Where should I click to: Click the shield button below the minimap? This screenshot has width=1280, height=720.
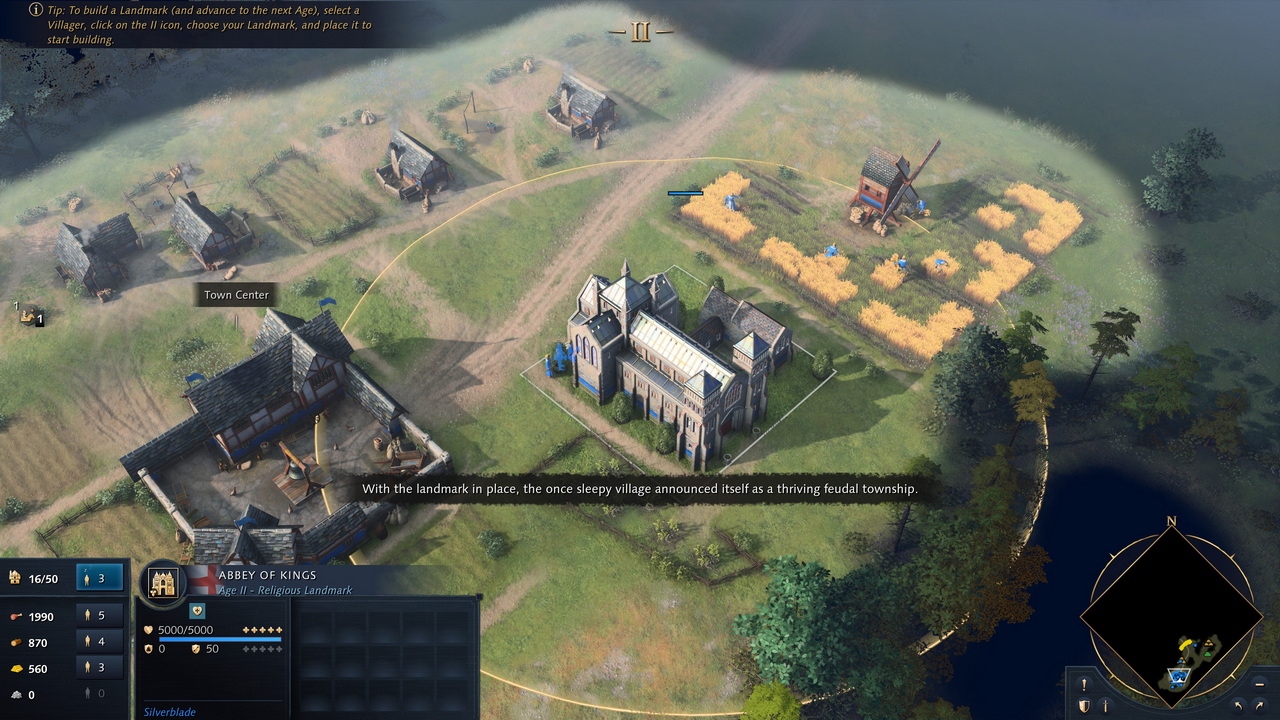pos(1084,706)
